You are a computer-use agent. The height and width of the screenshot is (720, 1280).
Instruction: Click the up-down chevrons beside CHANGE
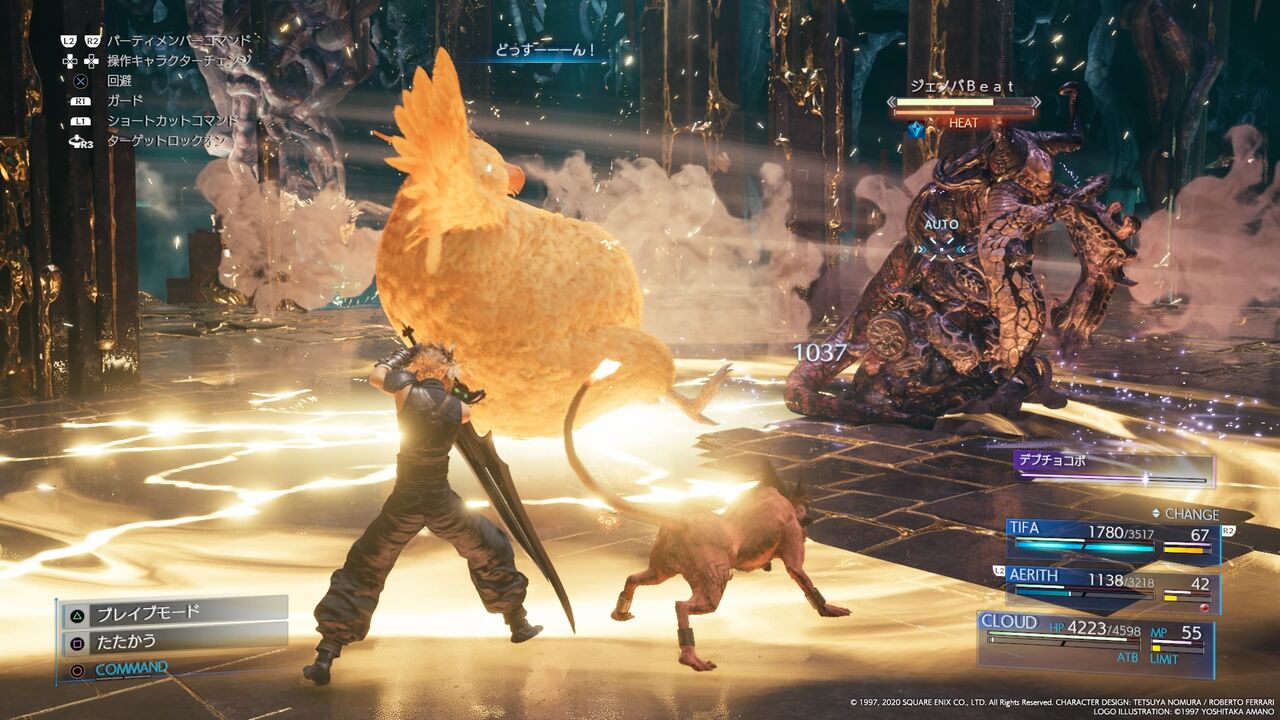(x=1155, y=511)
